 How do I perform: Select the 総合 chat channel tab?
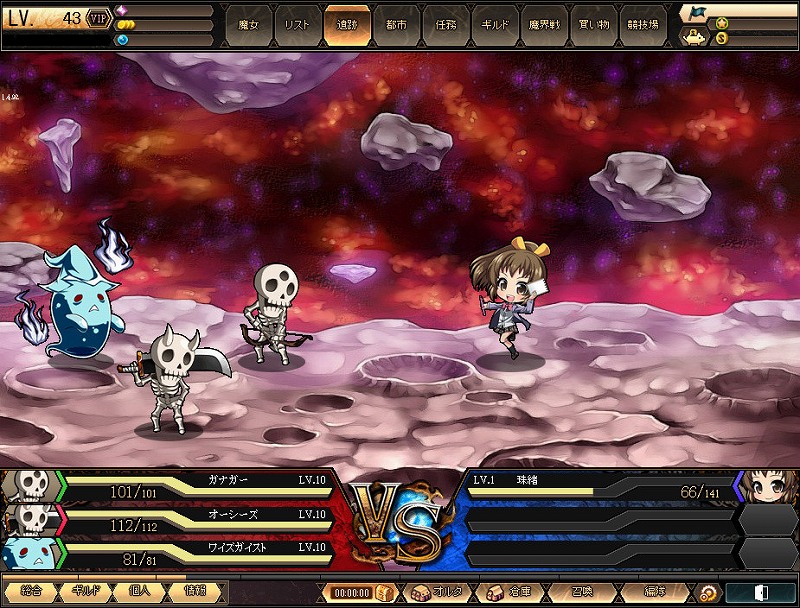tap(30, 592)
